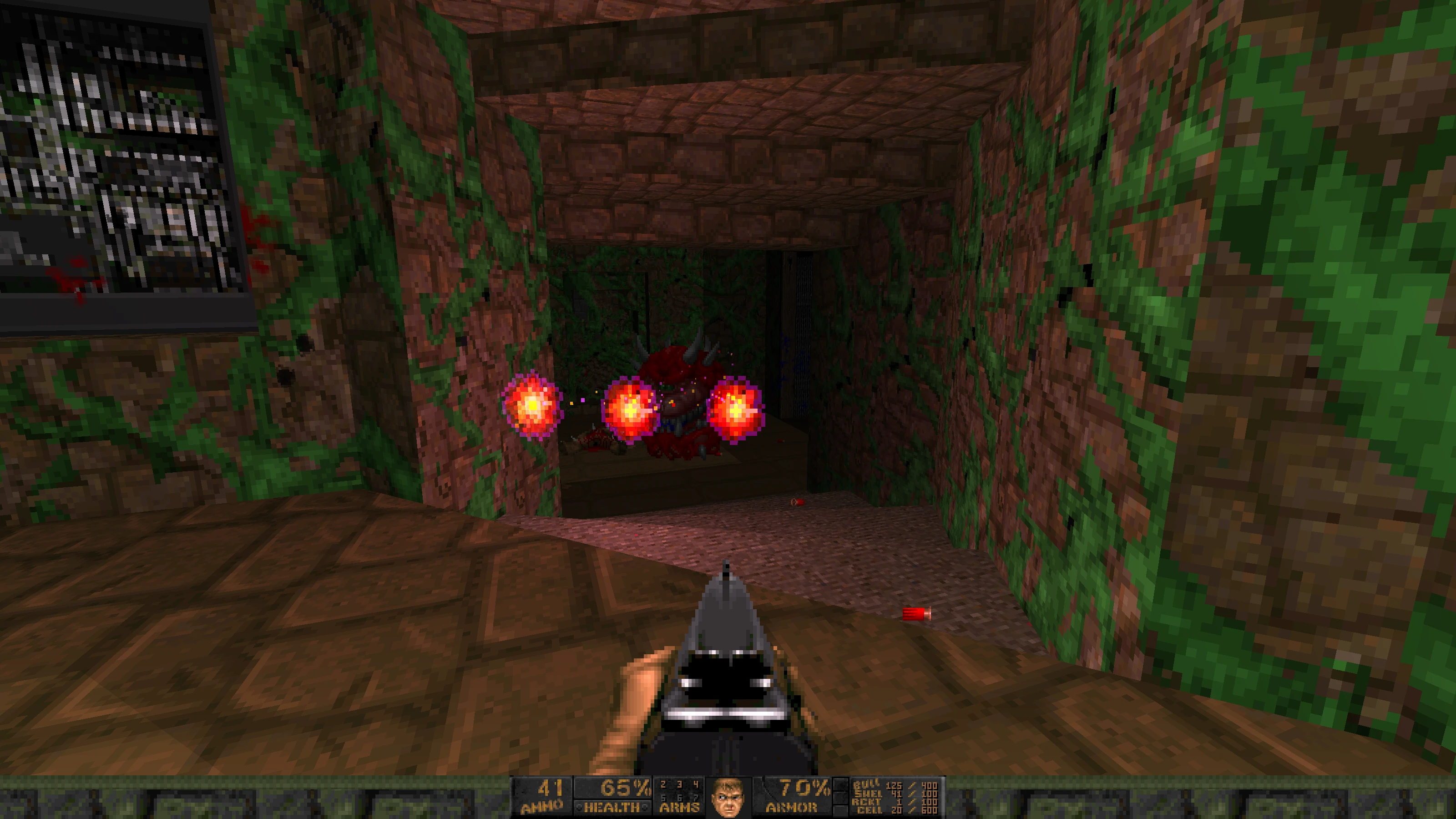
Task: Click weapon slot 6 in the ARMS panel
Action: pyautogui.click(x=679, y=798)
